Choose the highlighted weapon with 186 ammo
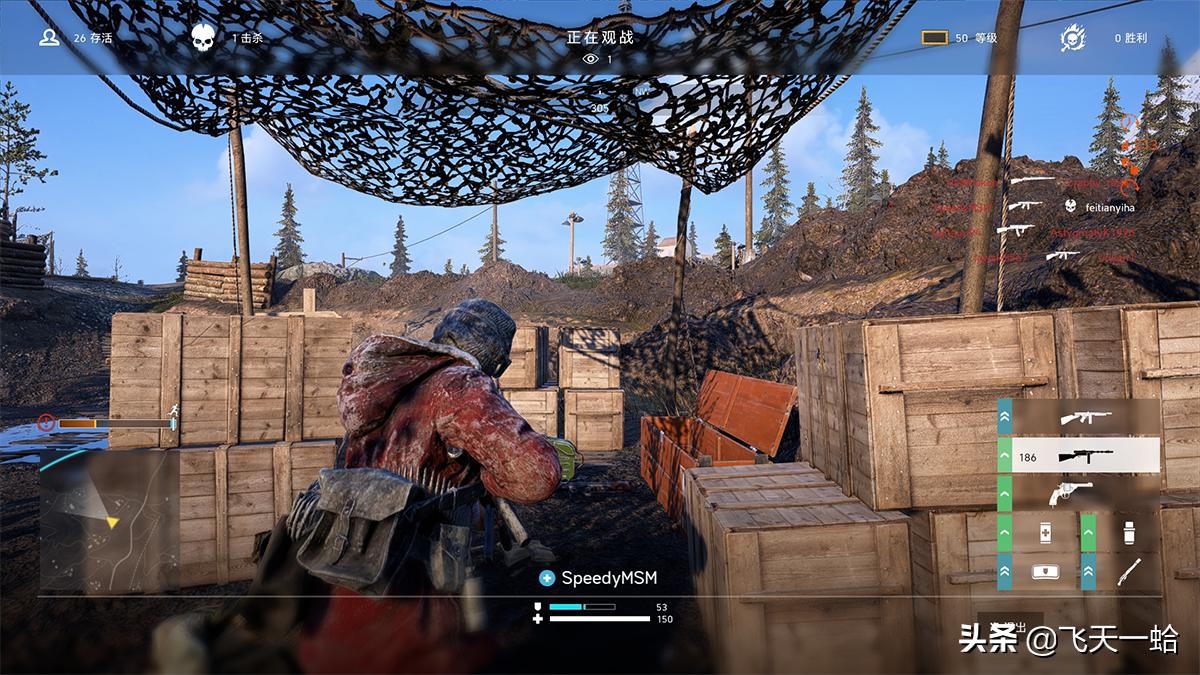Viewport: 1200px width, 675px height. 1084,455
